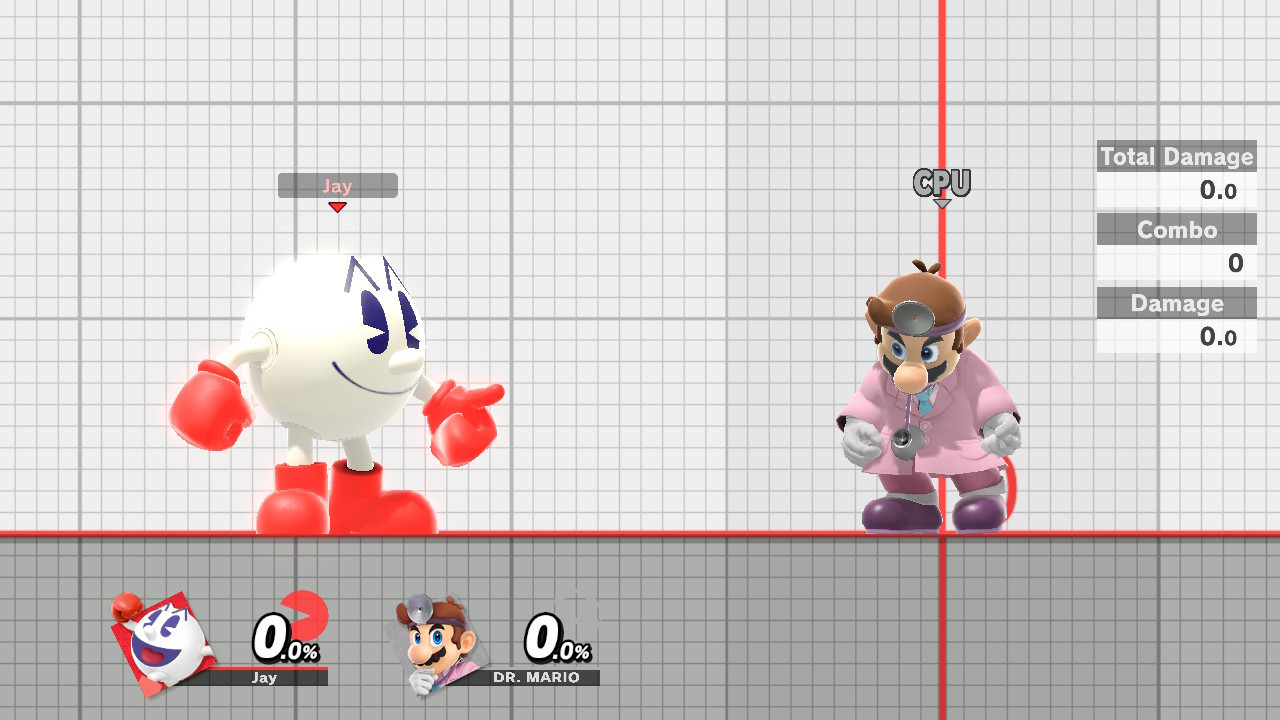Toggle the Total Damage counter display
The height and width of the screenshot is (720, 1280).
point(1176,157)
